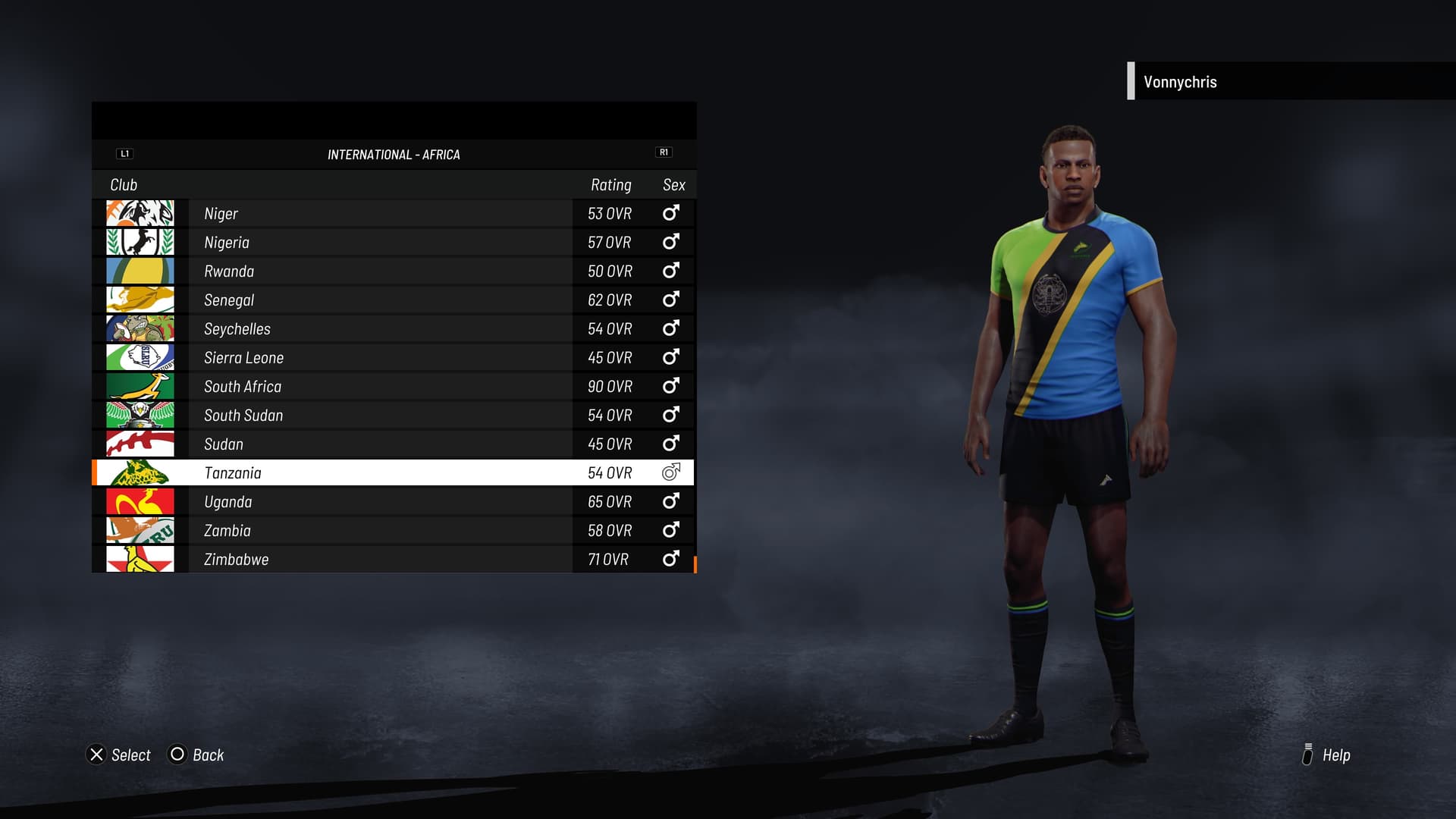
Task: Select the Sierra Leone team
Action: click(x=393, y=358)
